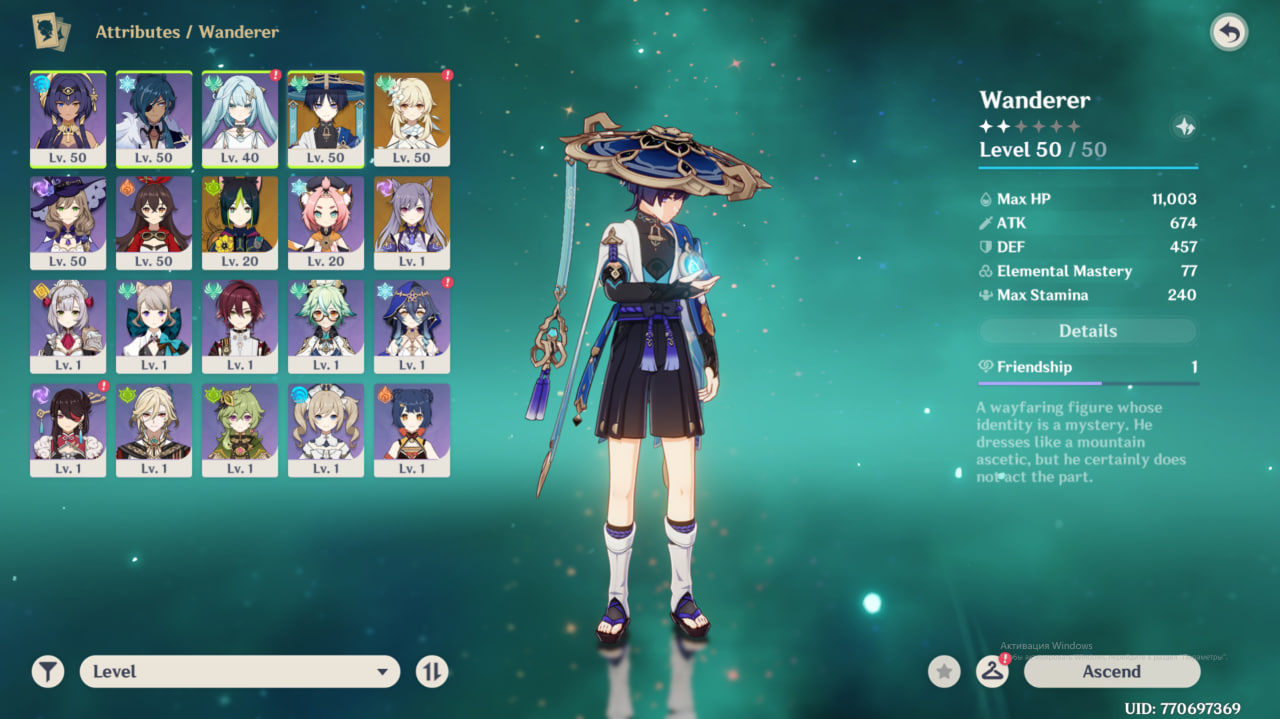Viewport: 1280px width, 719px height.
Task: Click the sparkle icon beside Wanderer's name
Action: [1184, 127]
